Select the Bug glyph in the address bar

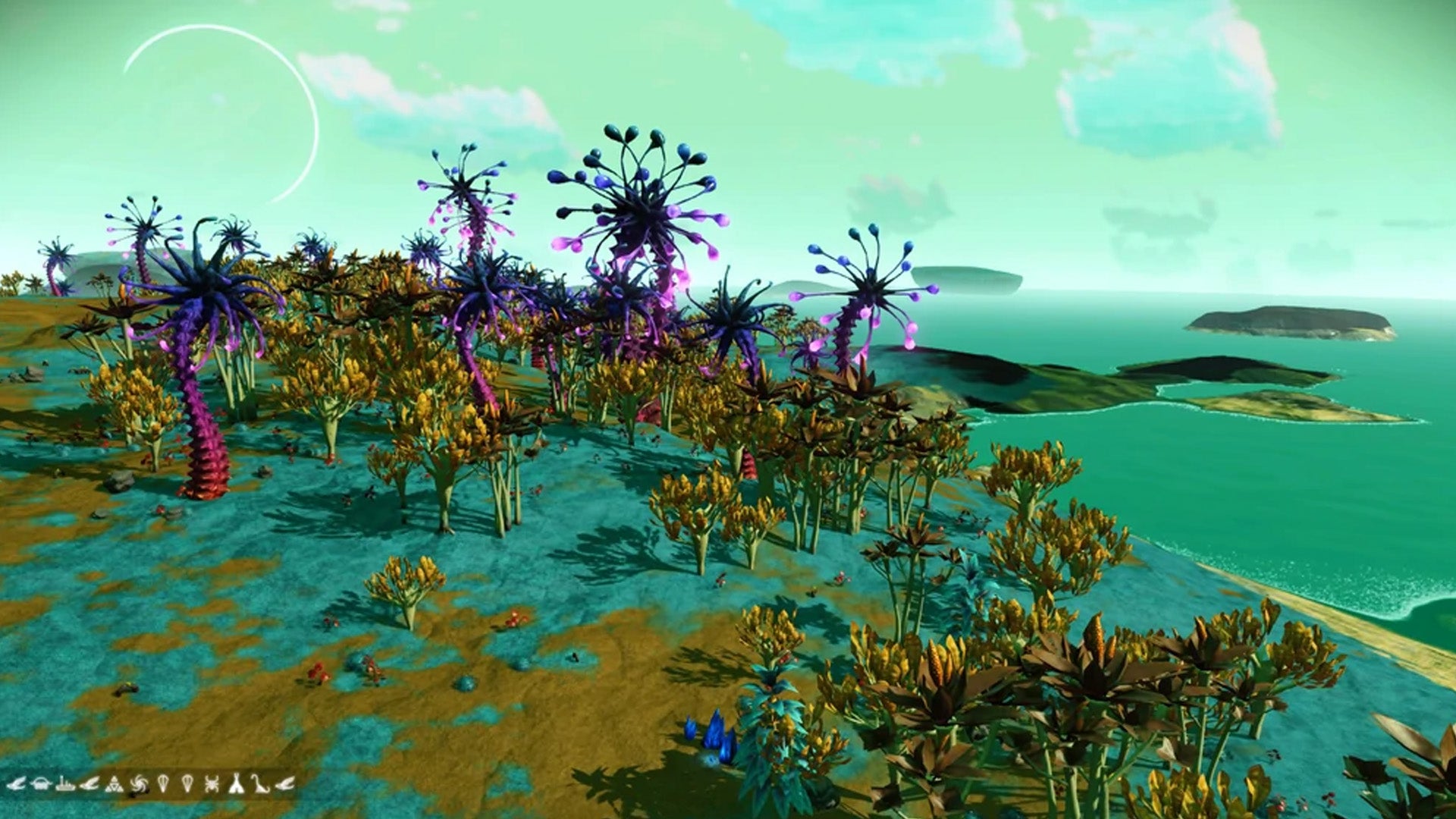click(212, 784)
